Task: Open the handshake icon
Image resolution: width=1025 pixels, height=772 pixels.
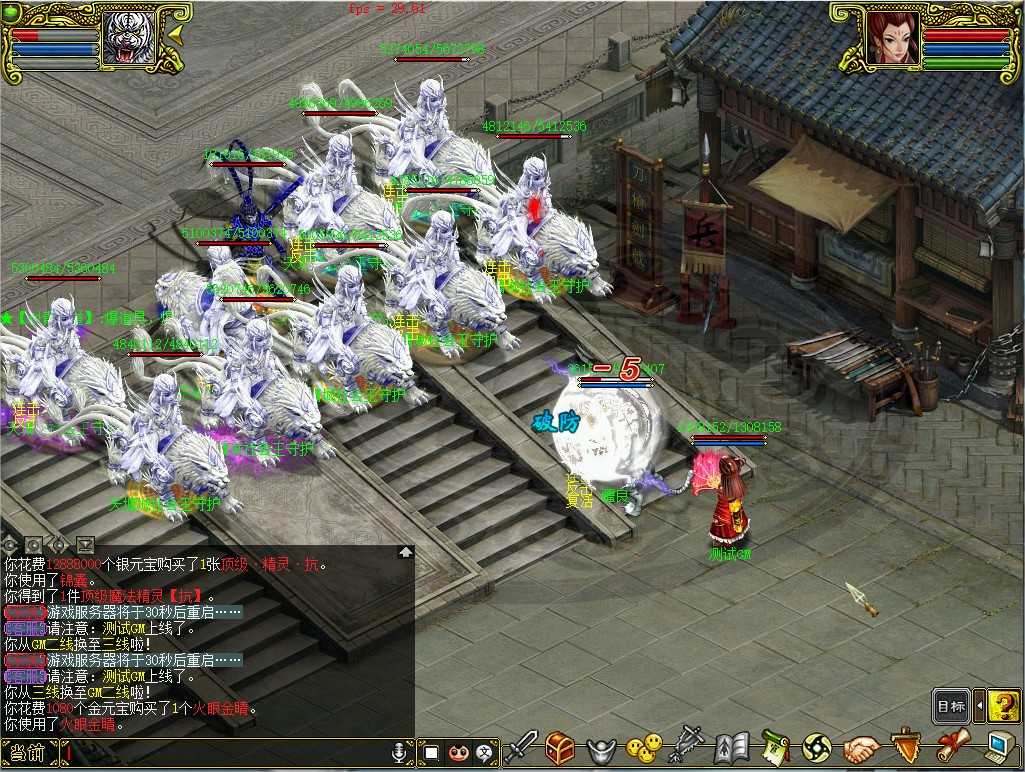Action: pyautogui.click(x=860, y=747)
